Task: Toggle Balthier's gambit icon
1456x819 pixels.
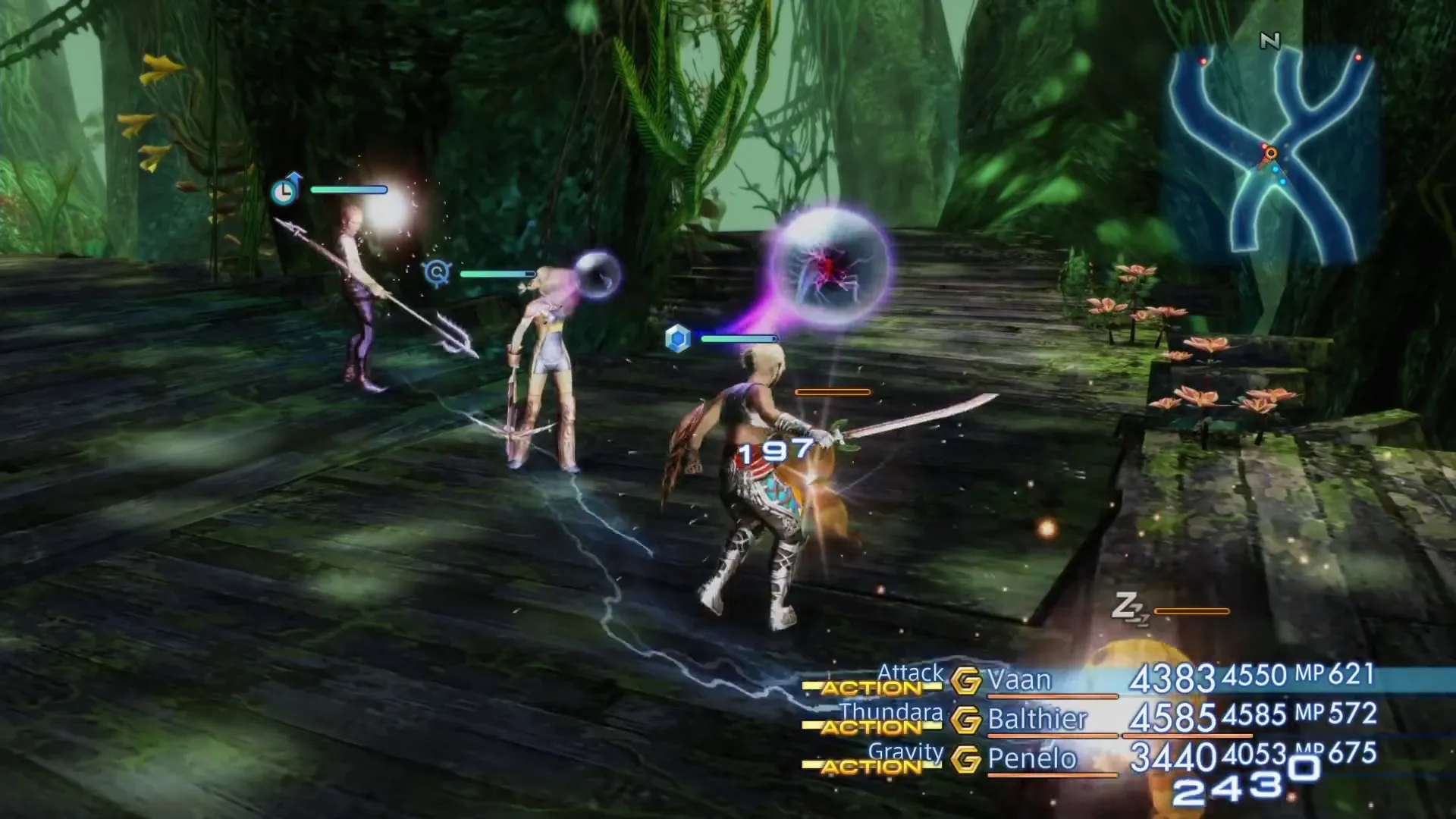Action: tap(966, 720)
